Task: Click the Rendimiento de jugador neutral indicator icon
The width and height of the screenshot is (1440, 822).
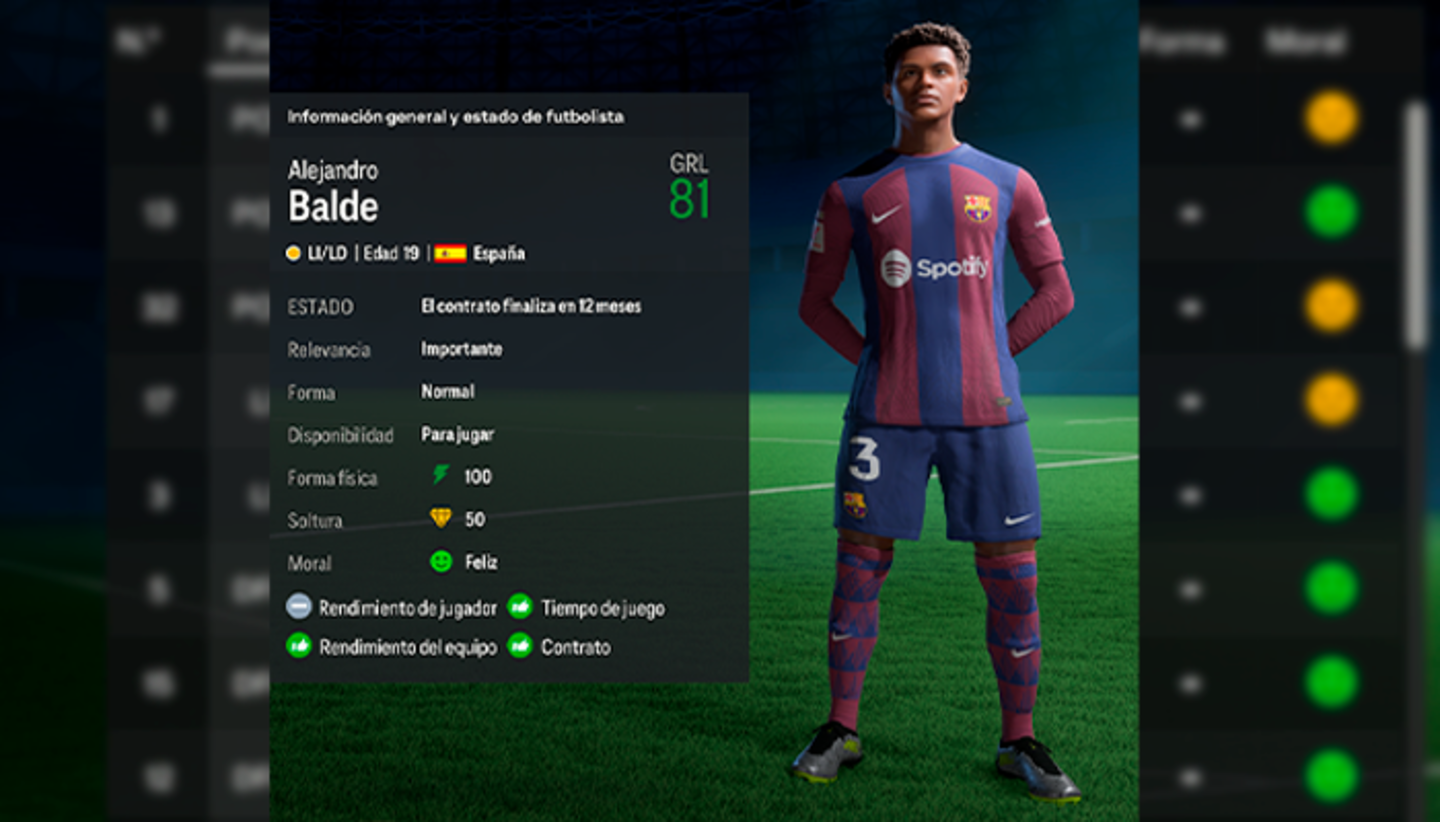Action: 297,606
